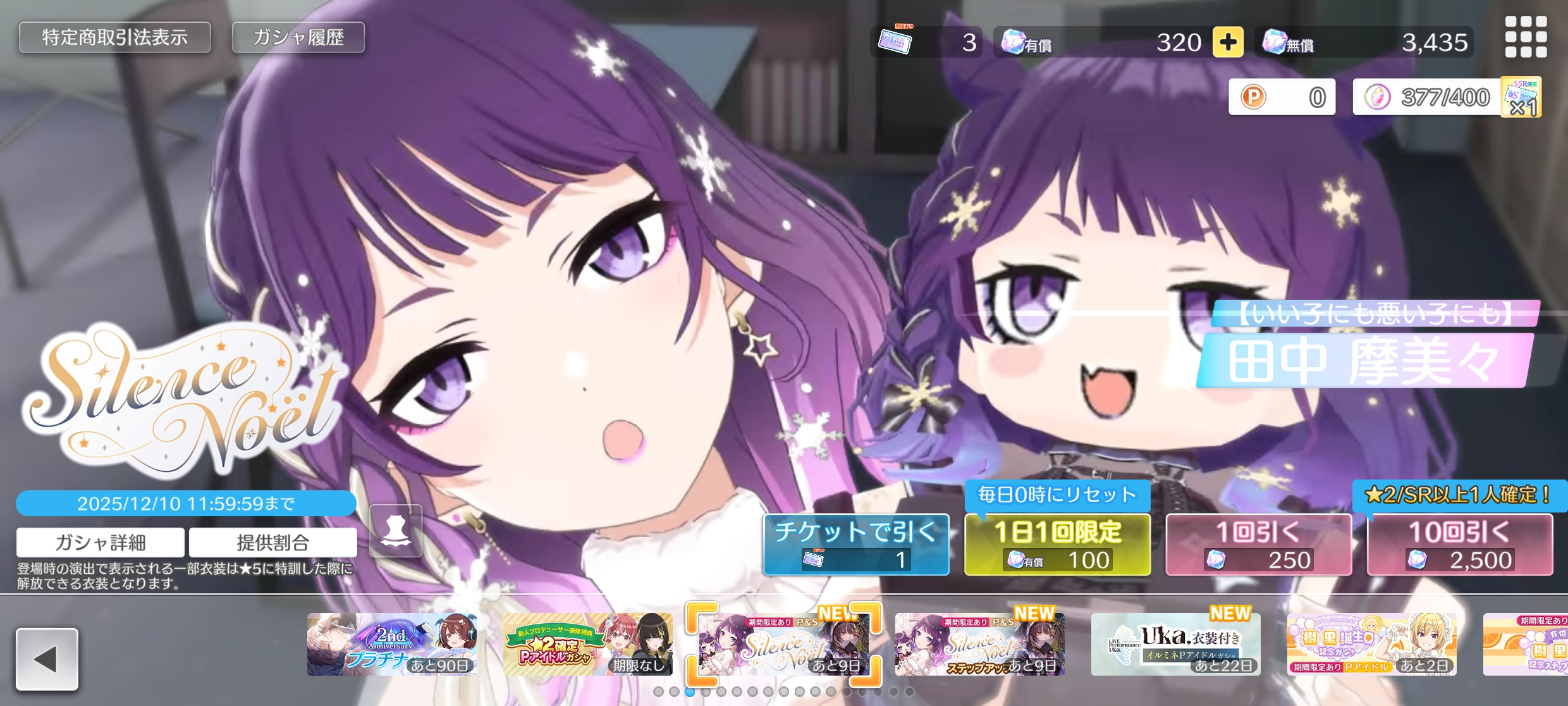Tap the yellow plus to buy paid jewels
The height and width of the screenshot is (706, 1568).
point(1228,42)
